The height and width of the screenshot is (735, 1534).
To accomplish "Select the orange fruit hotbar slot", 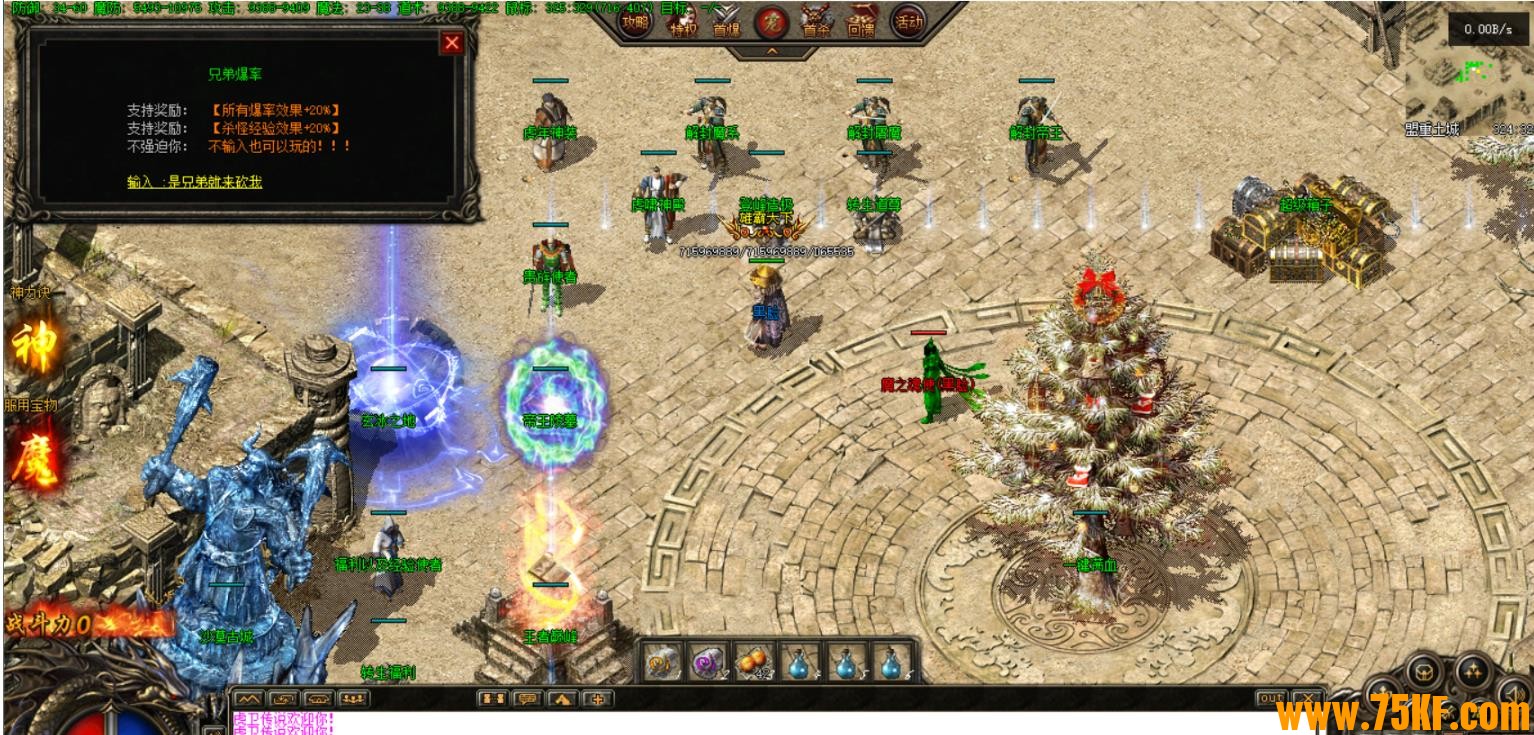I will 754,662.
